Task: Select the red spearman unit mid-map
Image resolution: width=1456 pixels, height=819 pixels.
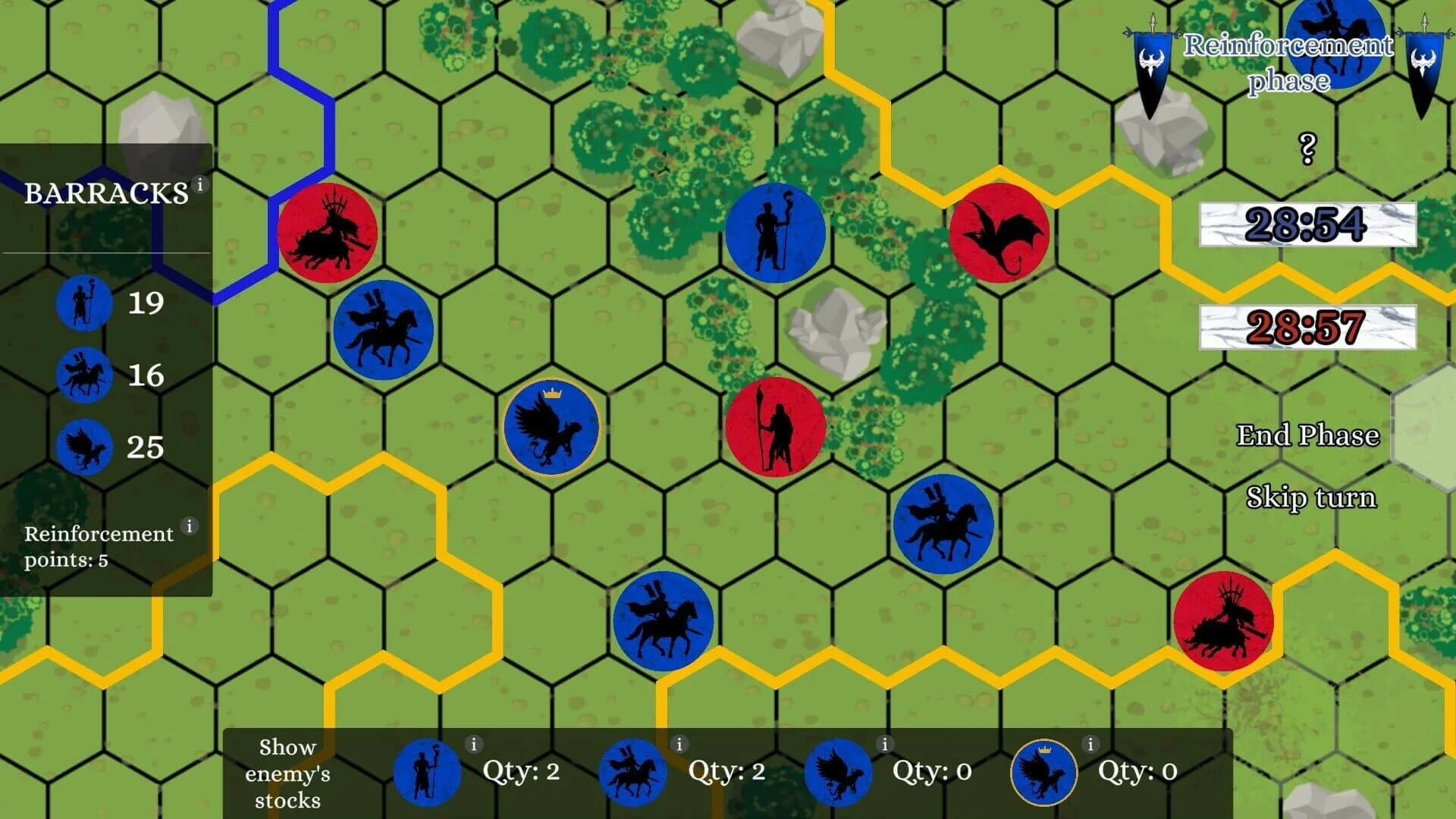Action: click(772, 427)
